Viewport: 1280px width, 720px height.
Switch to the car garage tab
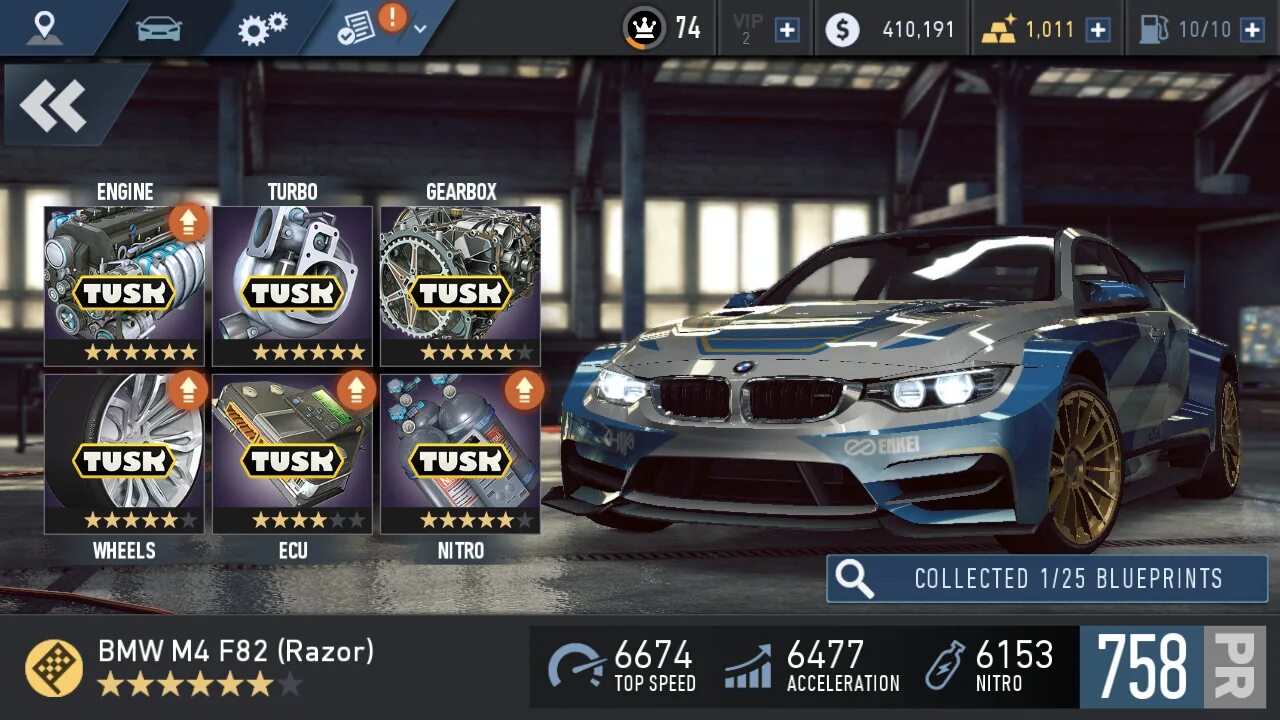tap(159, 27)
